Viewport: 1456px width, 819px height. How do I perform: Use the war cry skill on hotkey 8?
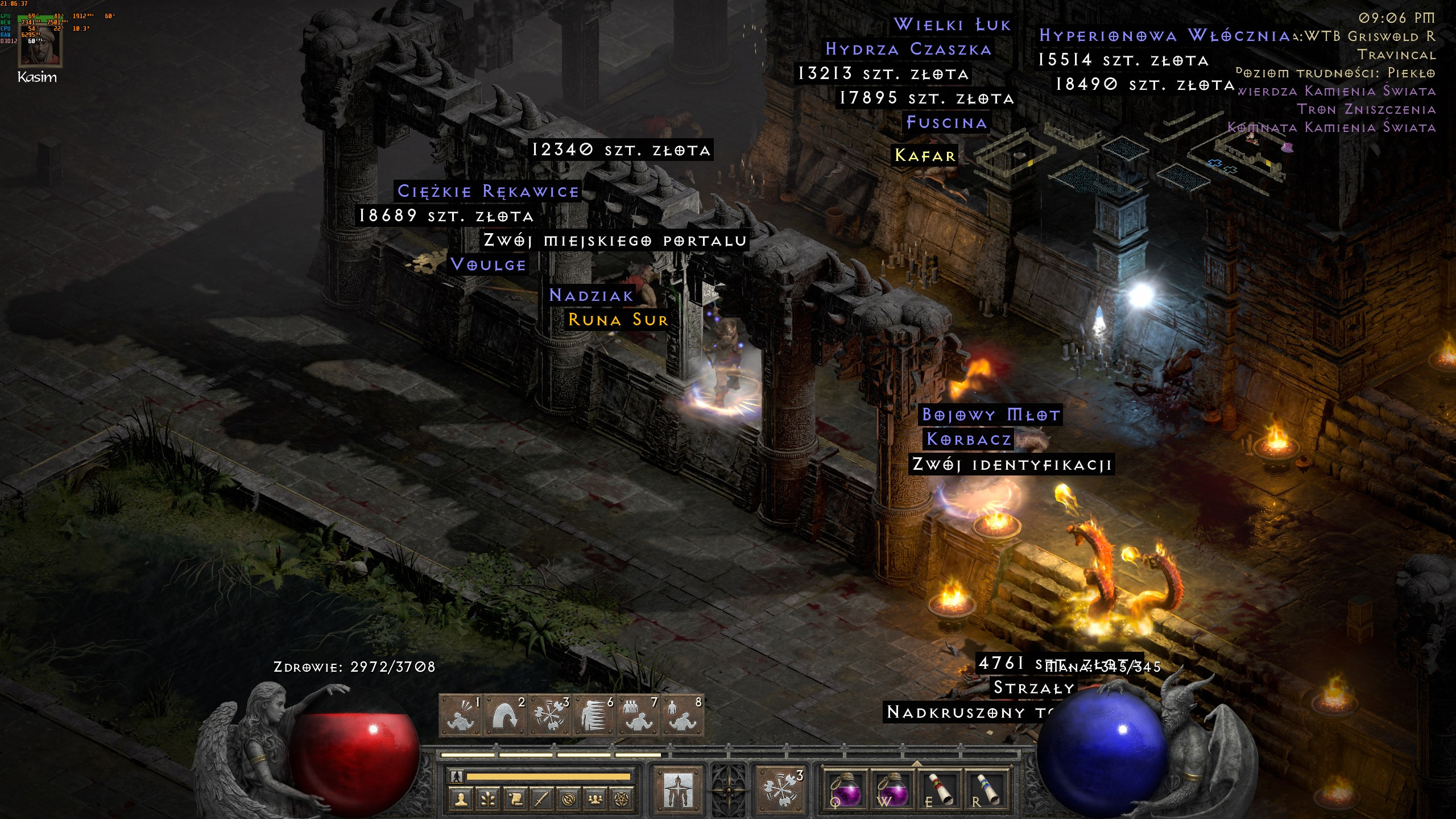(682, 716)
